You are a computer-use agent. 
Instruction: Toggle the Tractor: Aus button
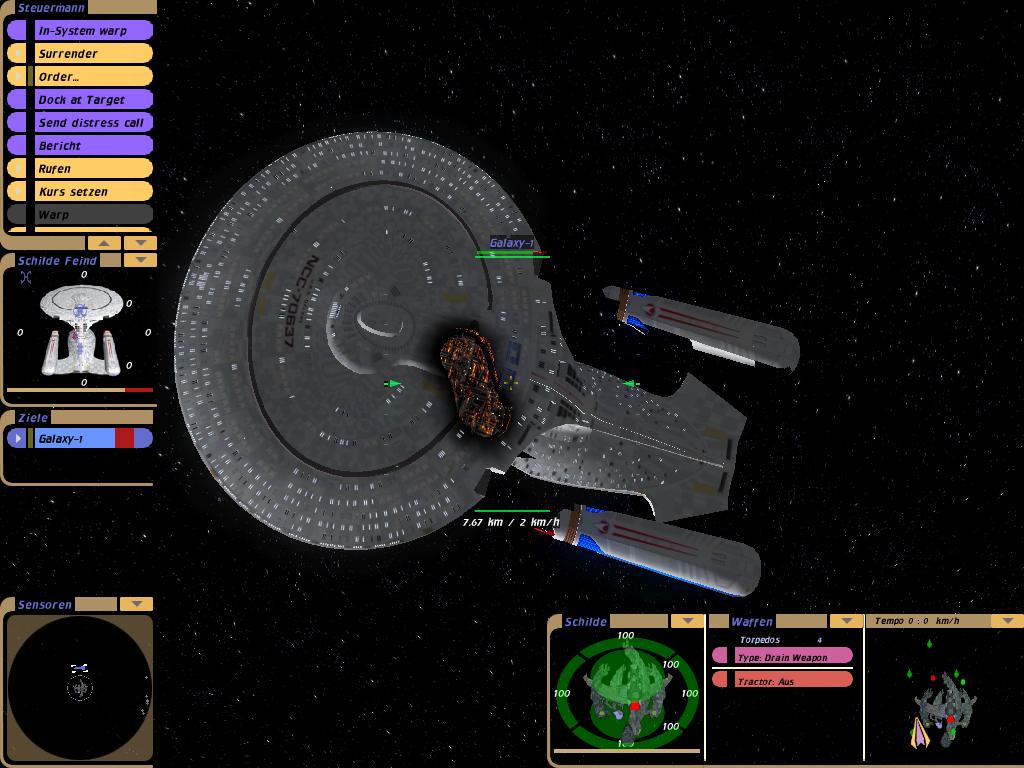point(783,681)
